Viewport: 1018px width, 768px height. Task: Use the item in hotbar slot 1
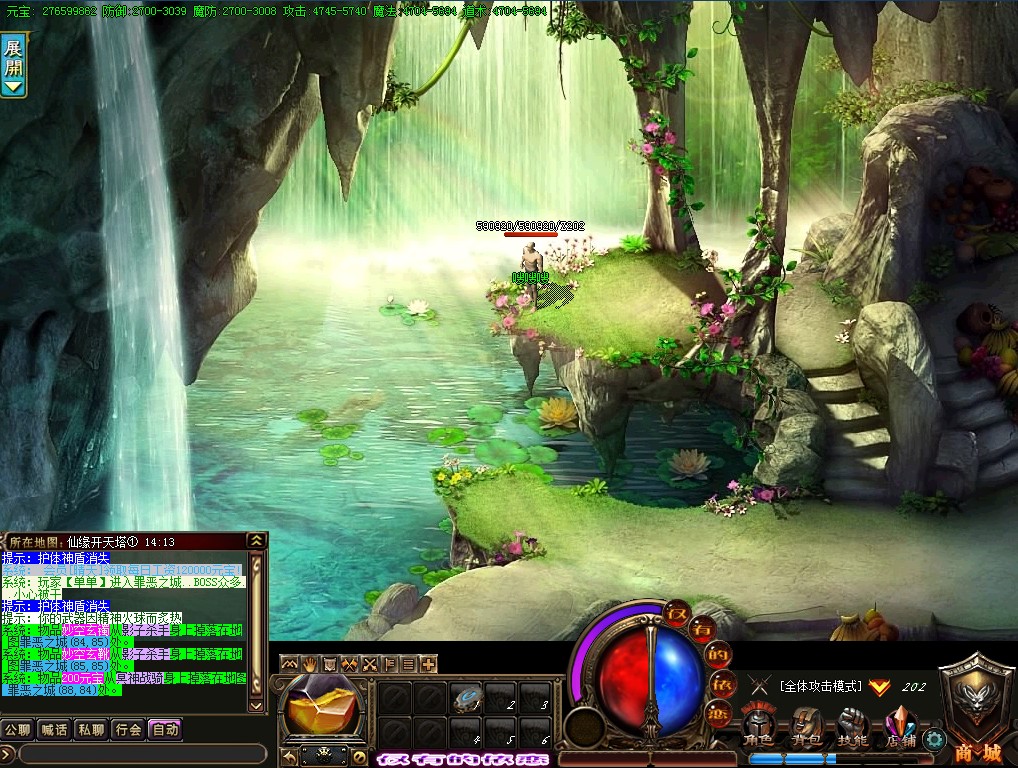(x=465, y=698)
